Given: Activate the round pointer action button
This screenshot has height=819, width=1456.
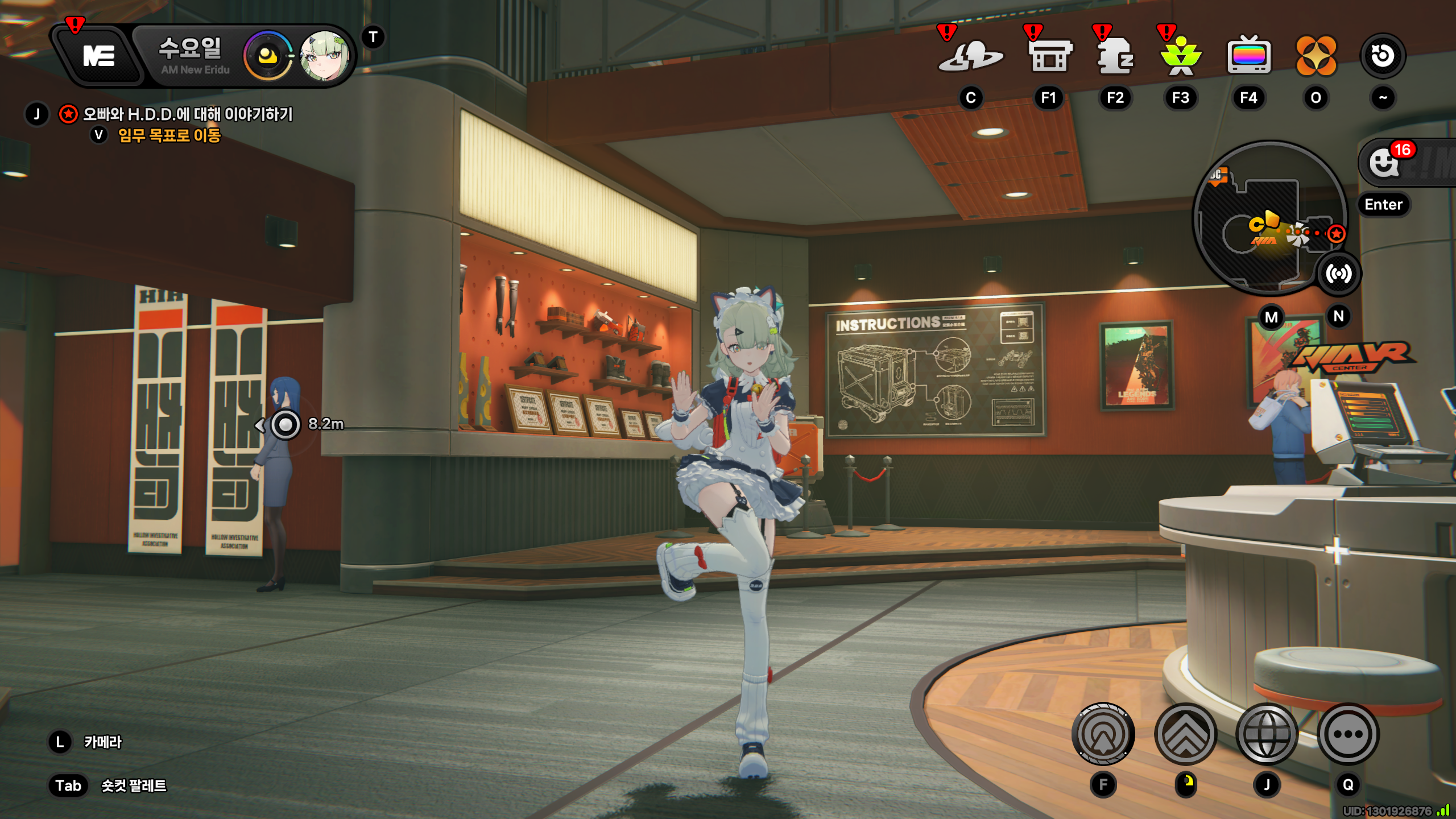Looking at the screenshot, I should coord(1103,734).
